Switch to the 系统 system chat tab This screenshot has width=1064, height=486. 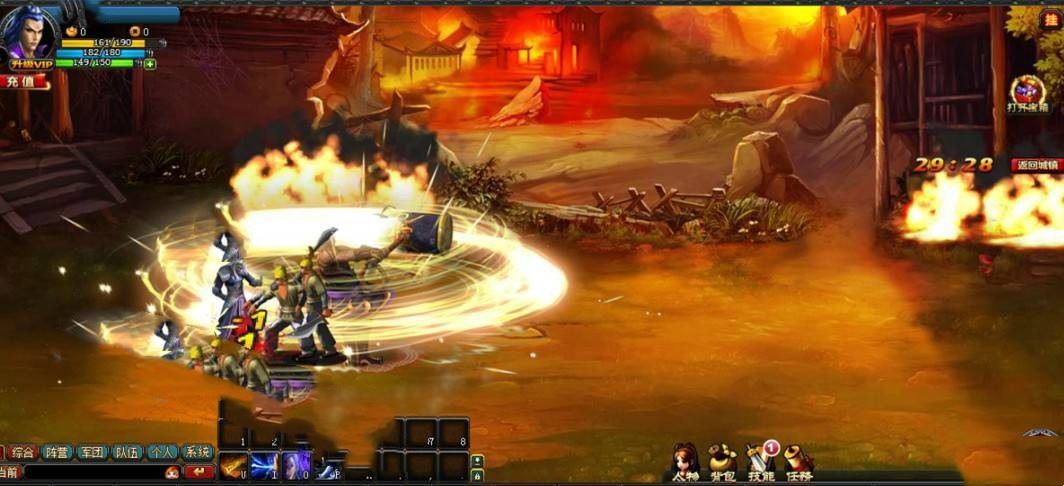[x=197, y=452]
